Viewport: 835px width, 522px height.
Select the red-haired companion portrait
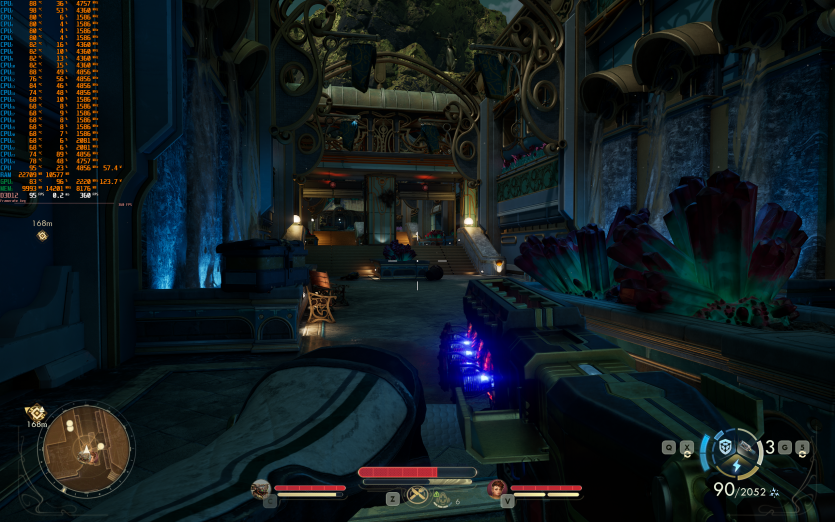click(x=496, y=488)
